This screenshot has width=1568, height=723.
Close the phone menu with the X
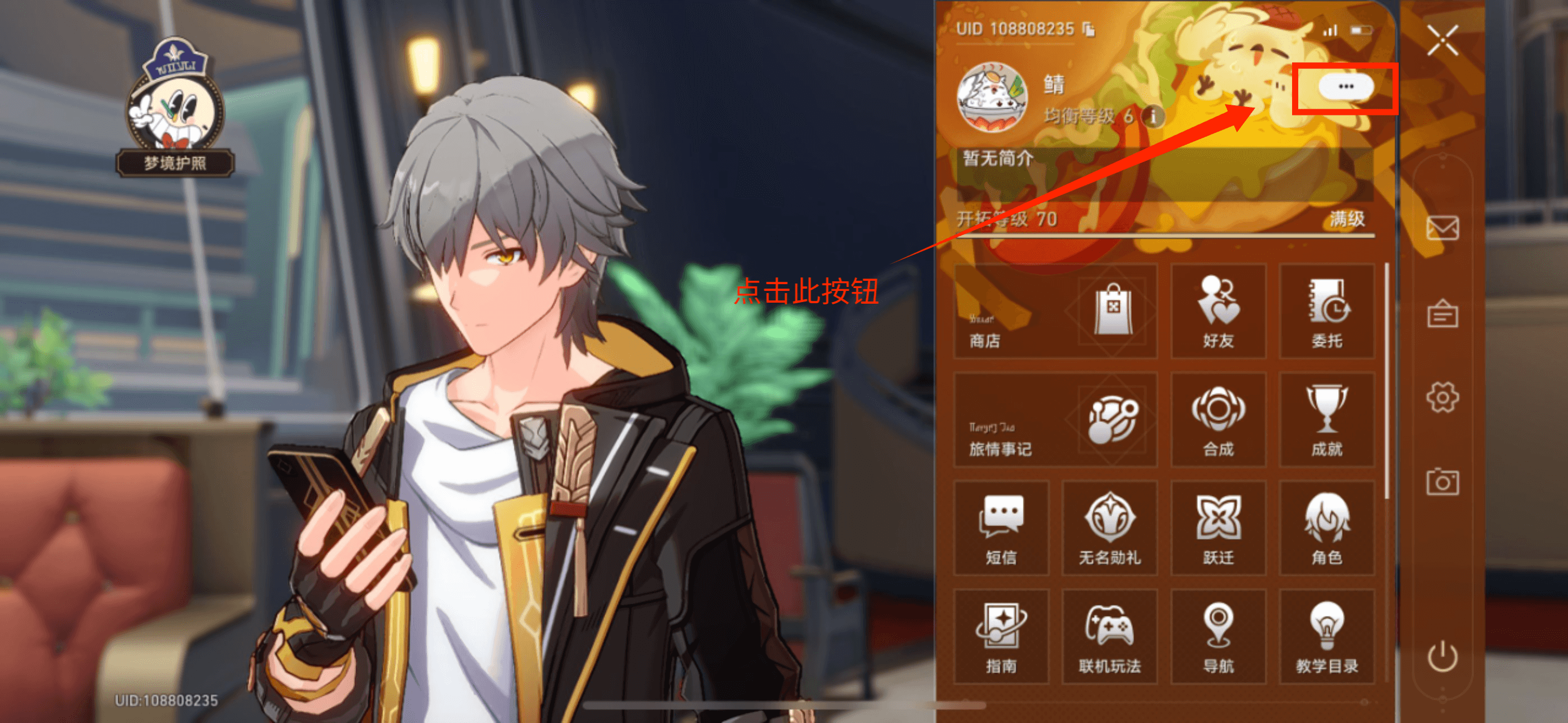pos(1442,40)
